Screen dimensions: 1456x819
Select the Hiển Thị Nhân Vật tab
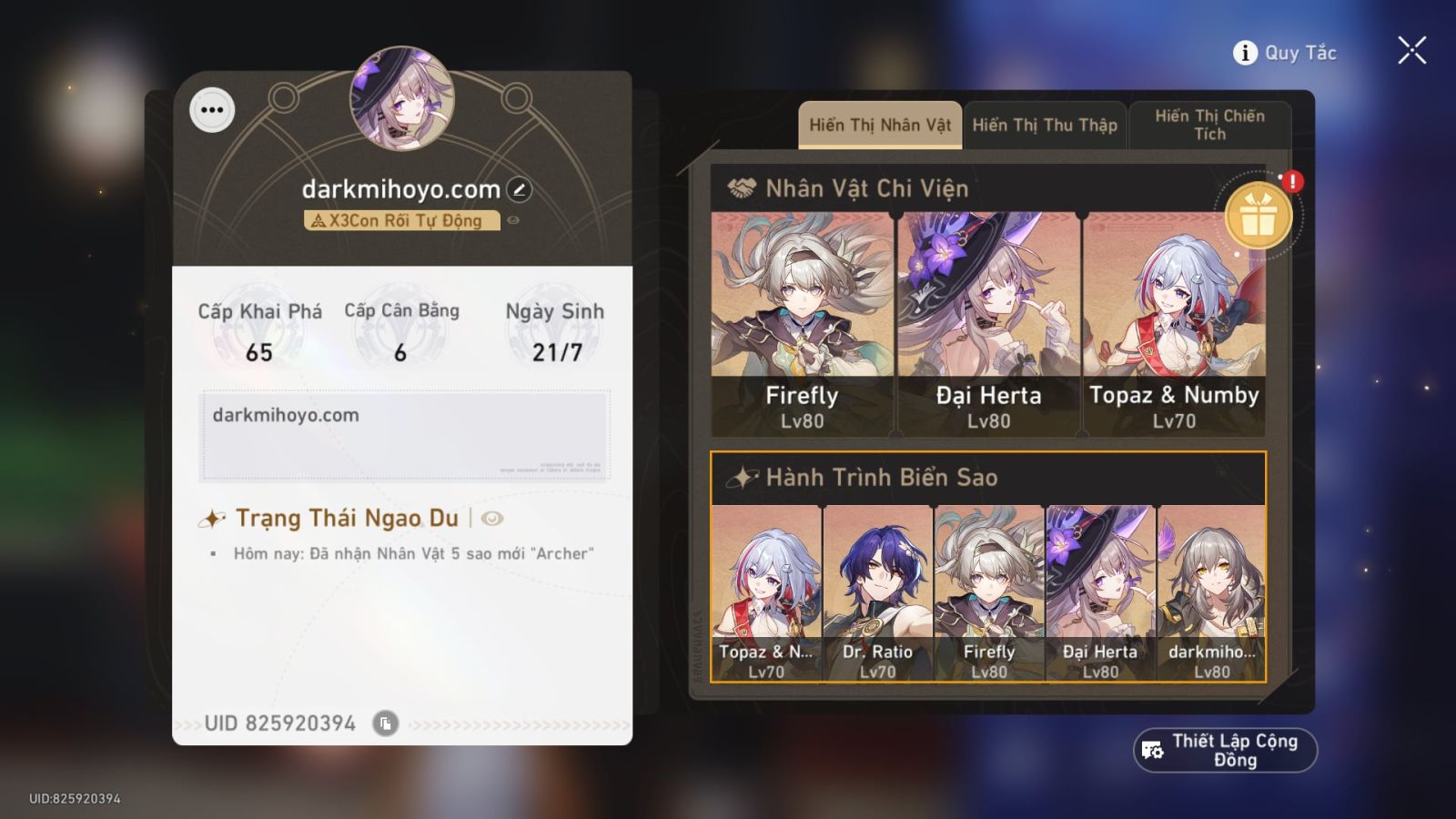coord(879,125)
